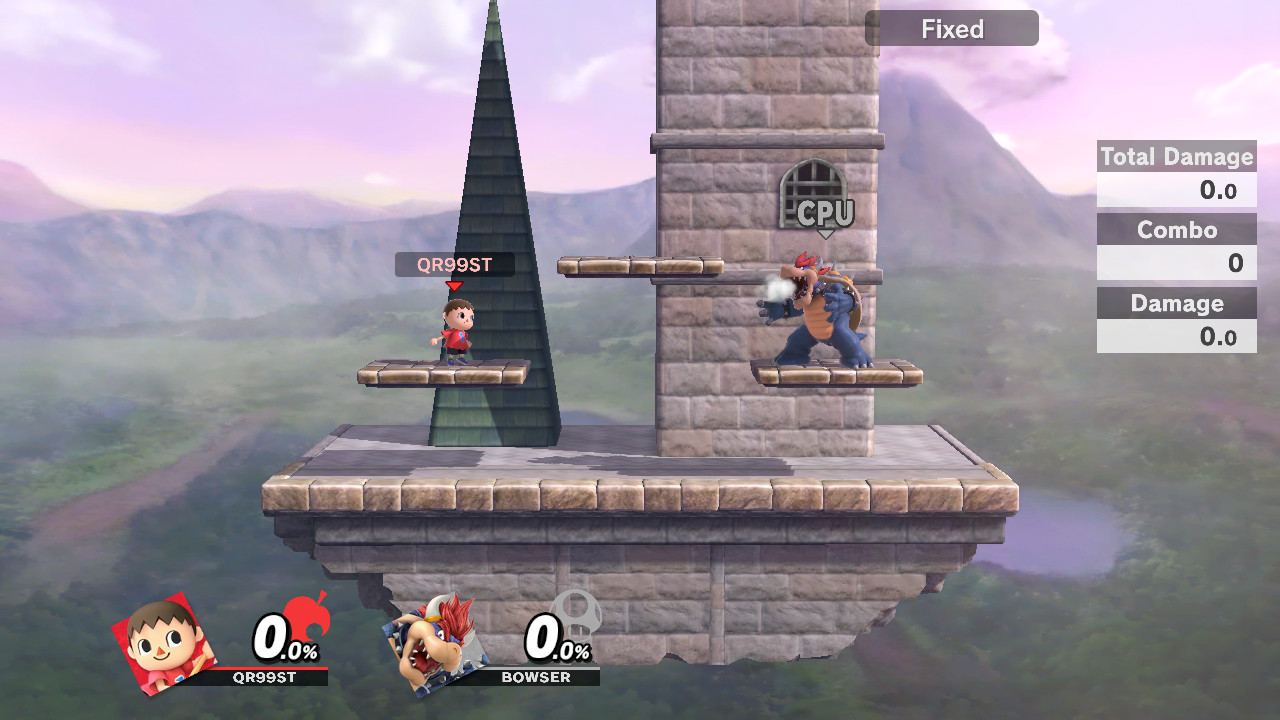Image resolution: width=1280 pixels, height=720 pixels.
Task: Expand the Combo counter panel
Action: [x=1176, y=230]
